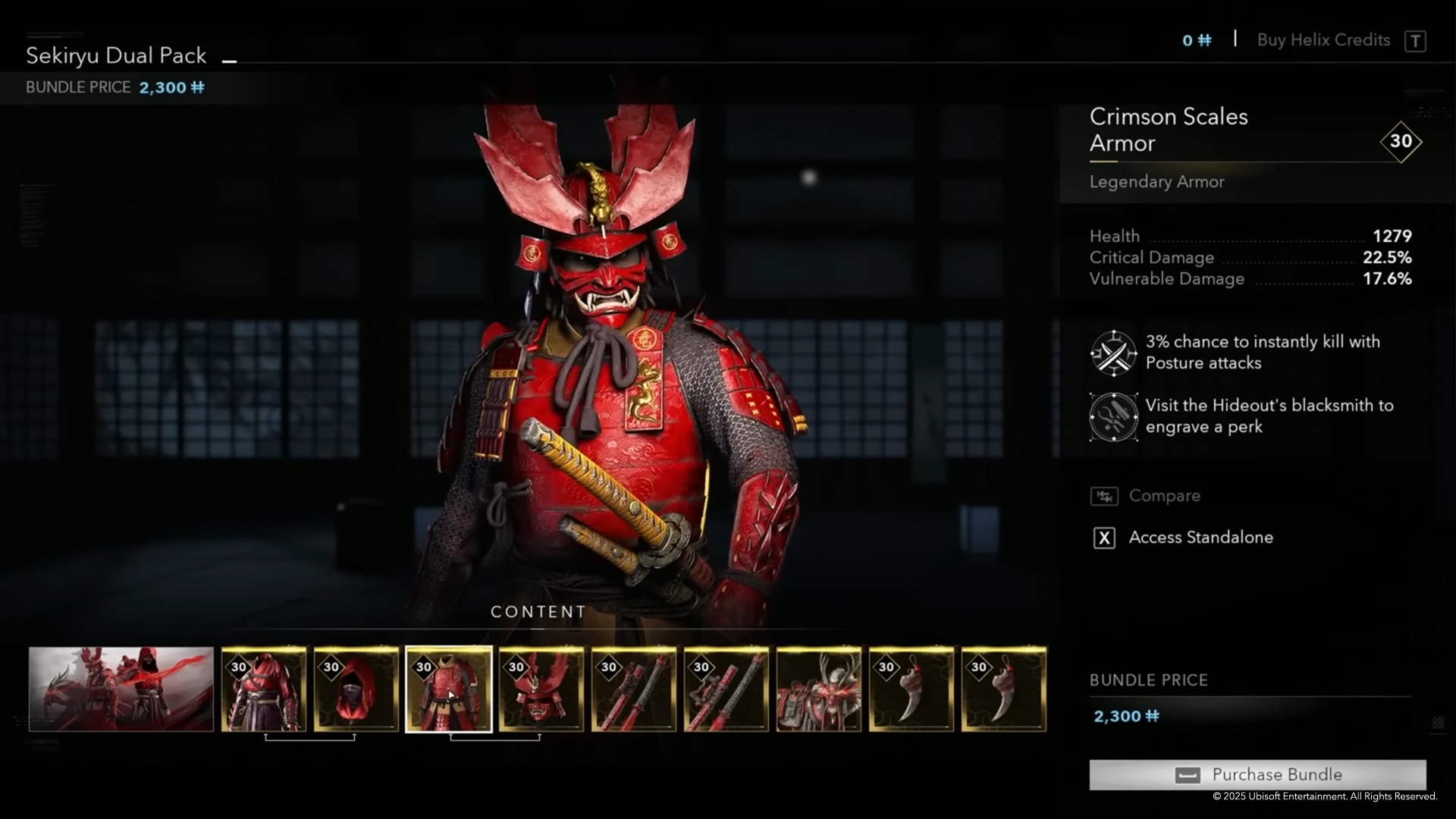Open the Compare option for this armor
The height and width of the screenshot is (819, 1456).
point(1164,496)
